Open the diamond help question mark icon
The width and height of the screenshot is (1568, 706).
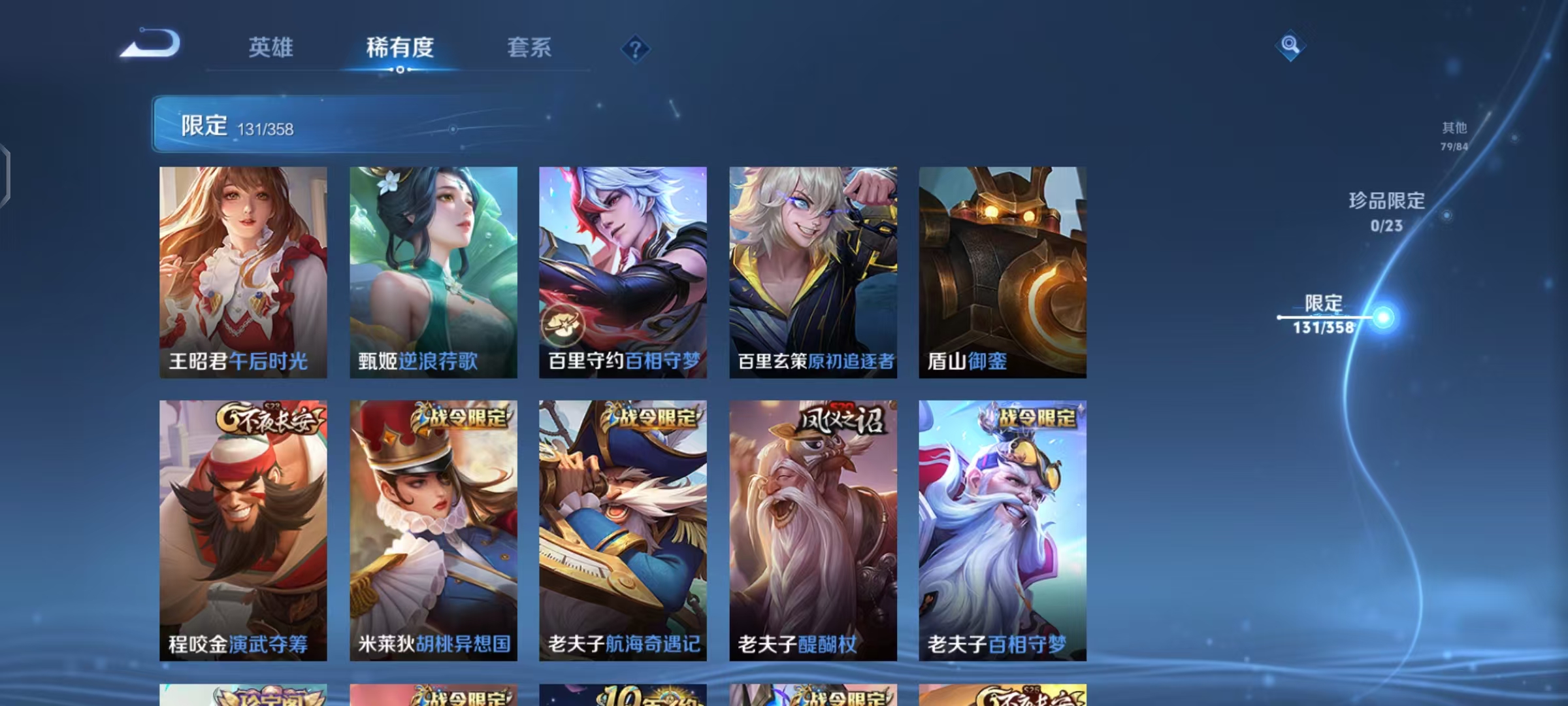click(636, 48)
